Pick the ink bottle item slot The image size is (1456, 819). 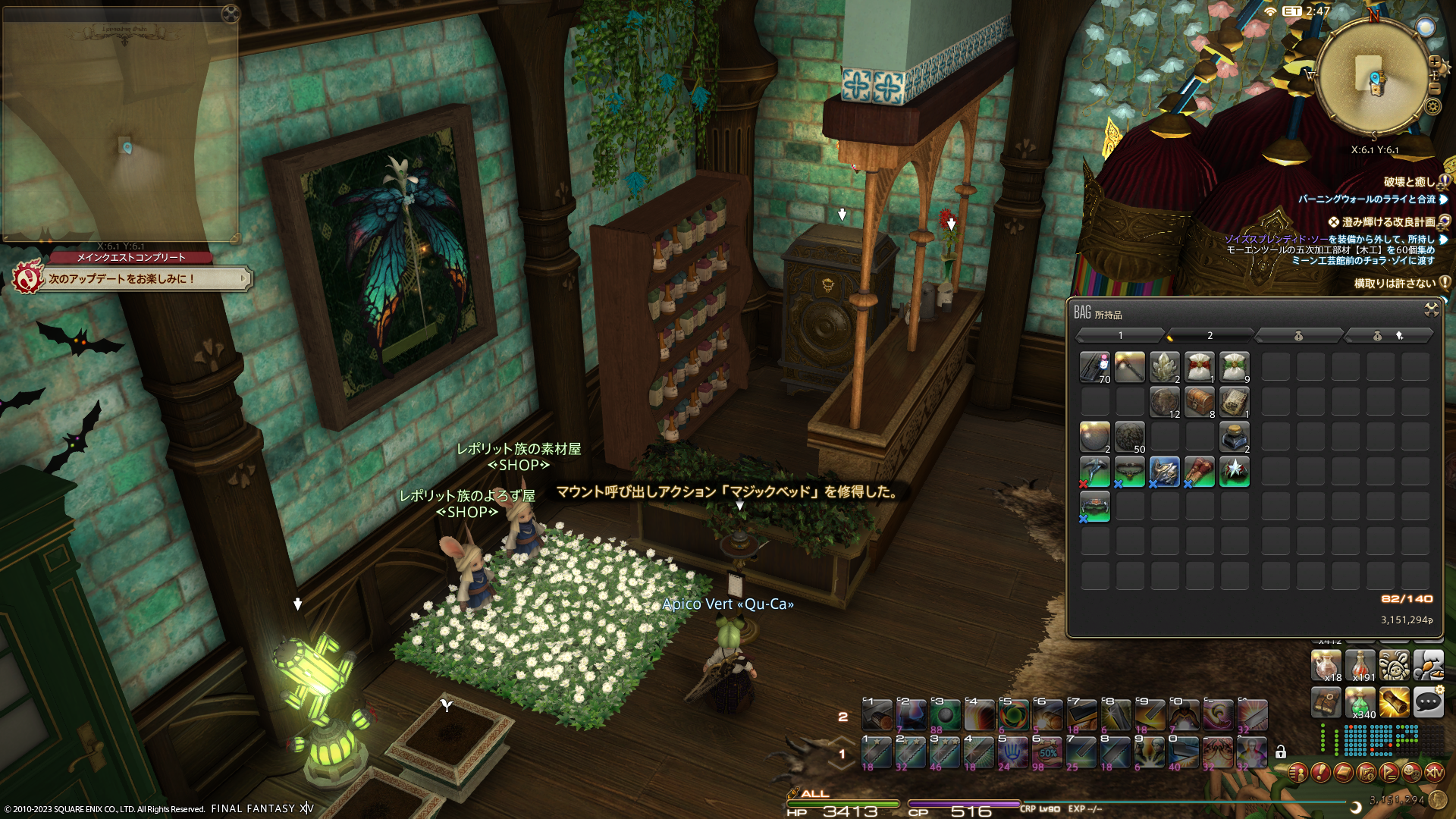click(x=1234, y=438)
